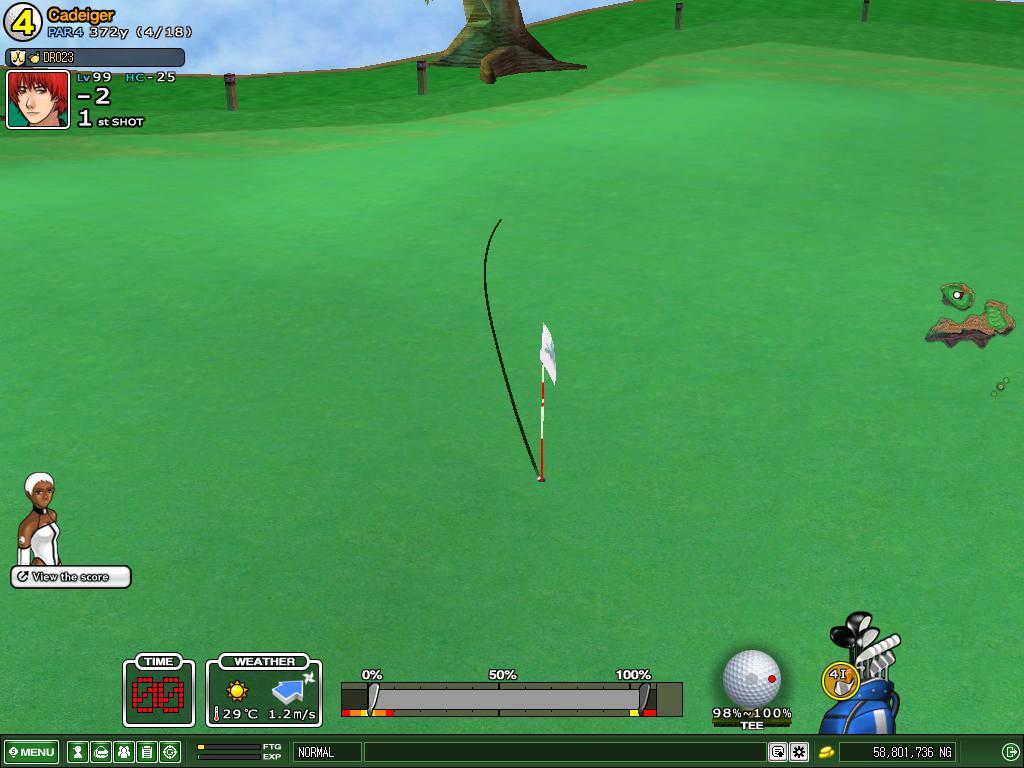1024x768 pixels.
Task: Open the WEATHER wind panel
Action: [265, 691]
